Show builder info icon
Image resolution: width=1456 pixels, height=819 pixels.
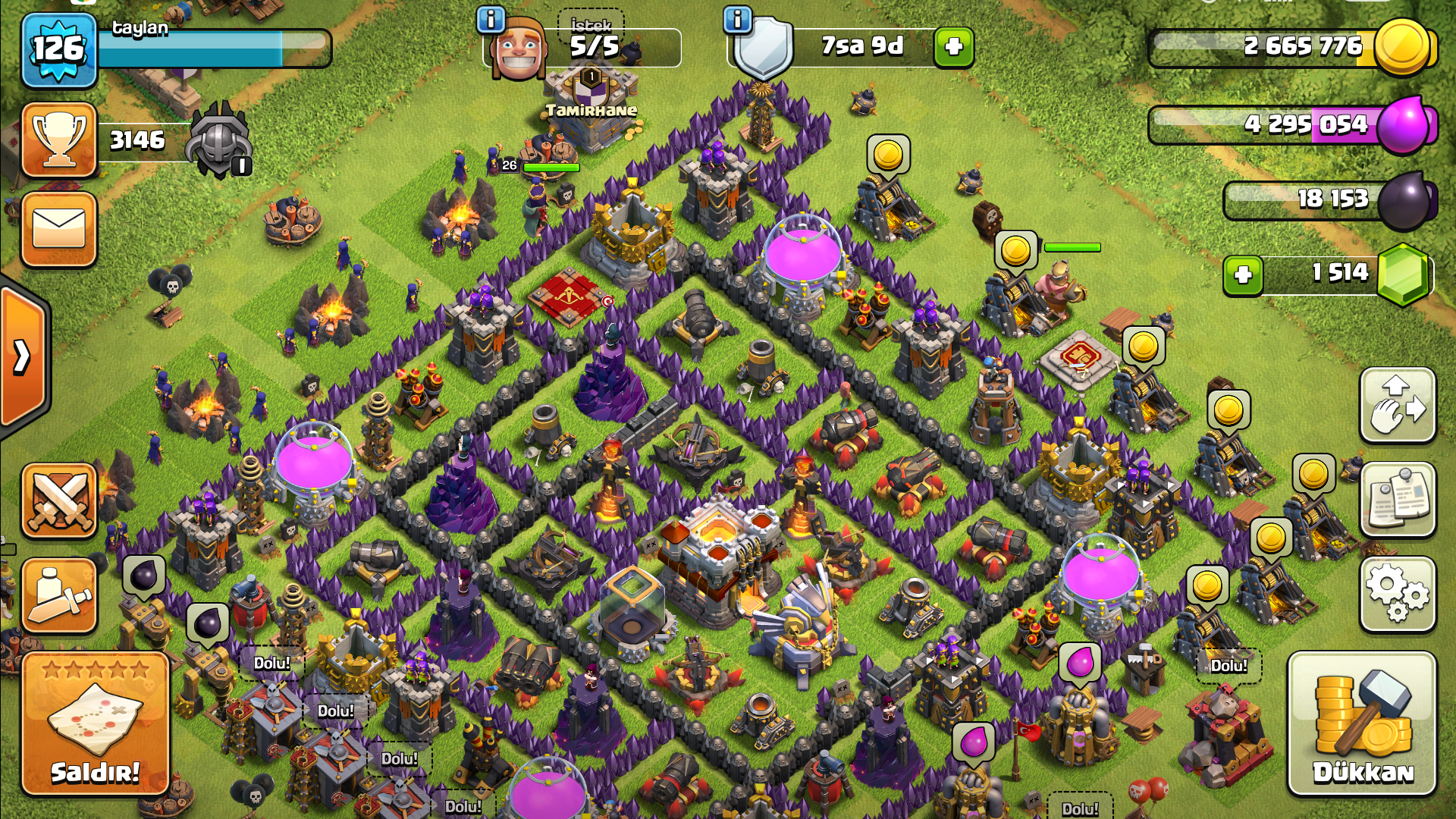[491, 20]
